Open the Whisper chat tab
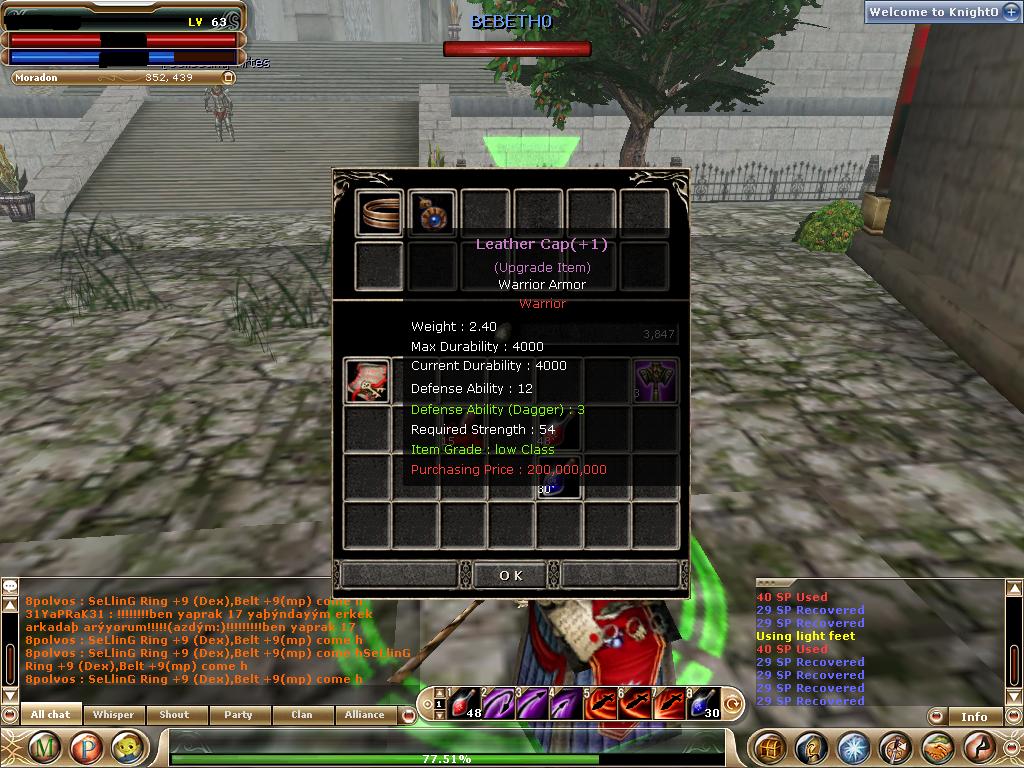Image resolution: width=1024 pixels, height=768 pixels. point(113,715)
